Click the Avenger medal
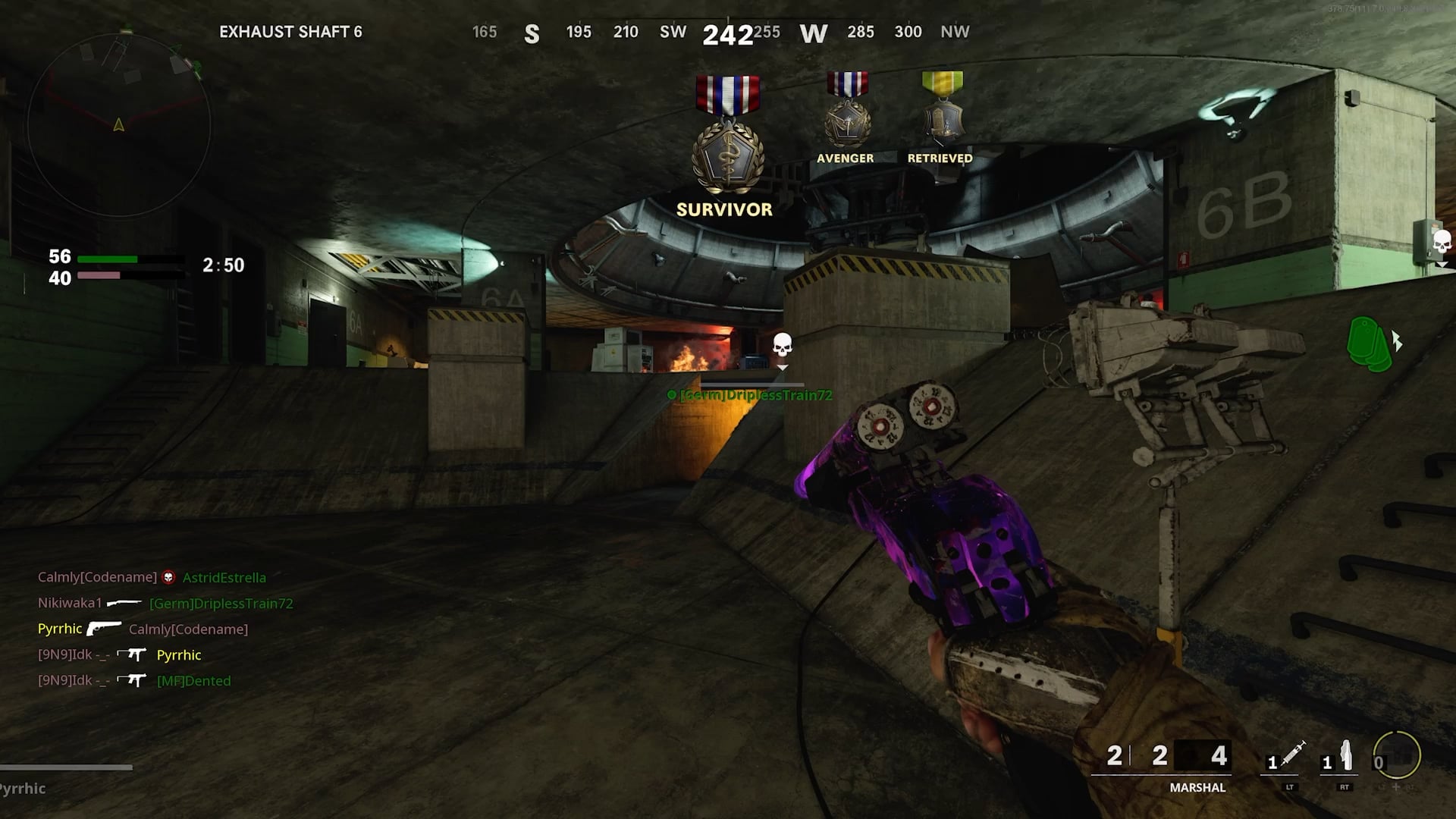This screenshot has width=1456, height=819. [x=846, y=112]
